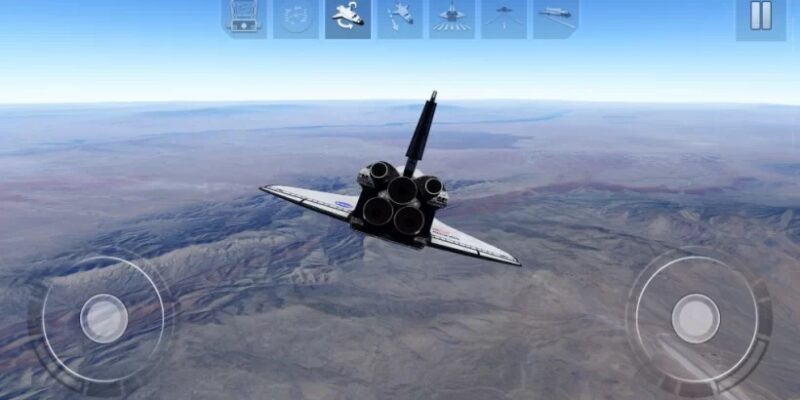This screenshot has height=400, width=800.
Task: Select the highlighted orbiting shuttle camera view
Action: coord(348,17)
